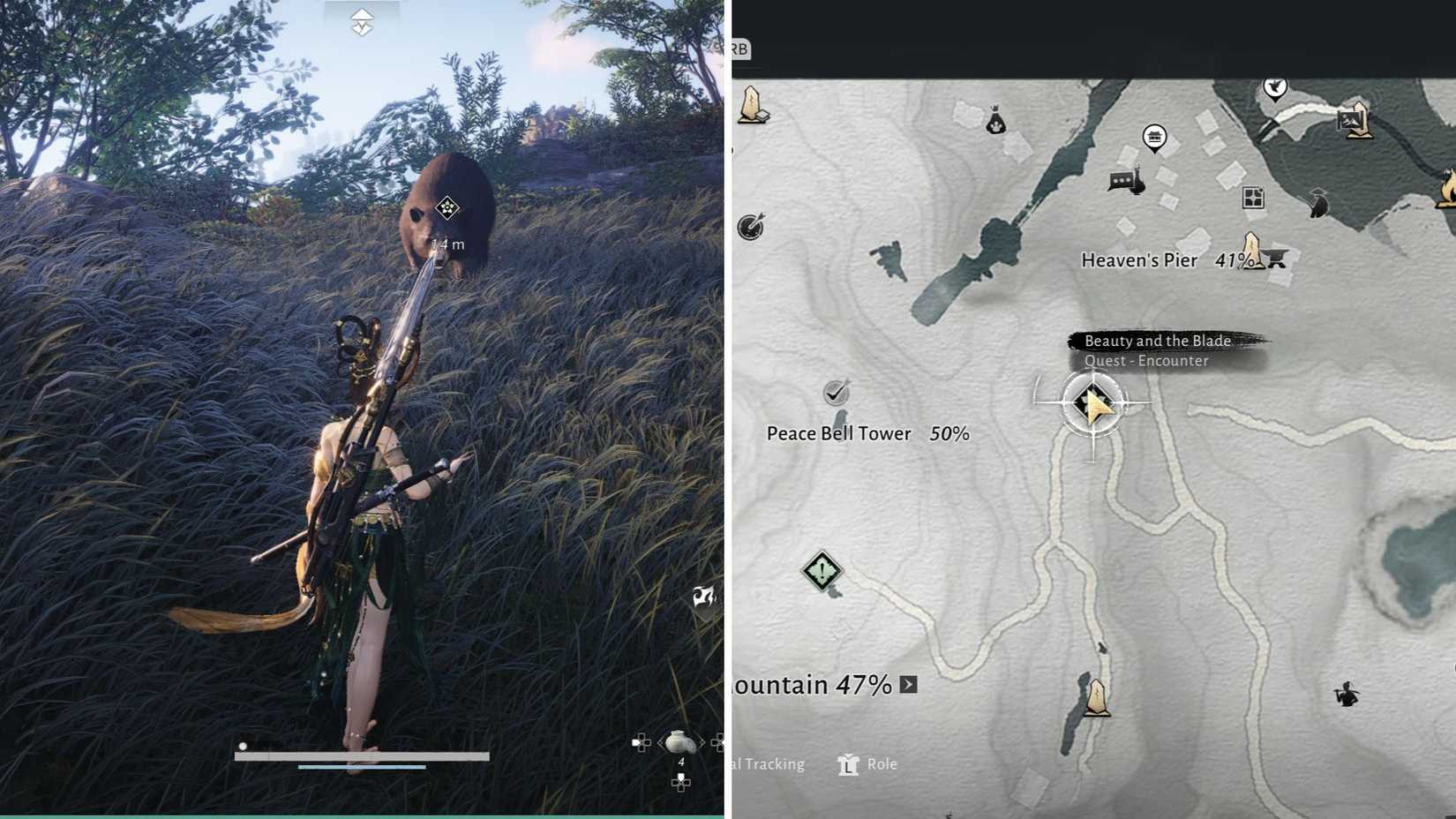
Task: Click the straw hat figure map icon
Action: point(1318,200)
